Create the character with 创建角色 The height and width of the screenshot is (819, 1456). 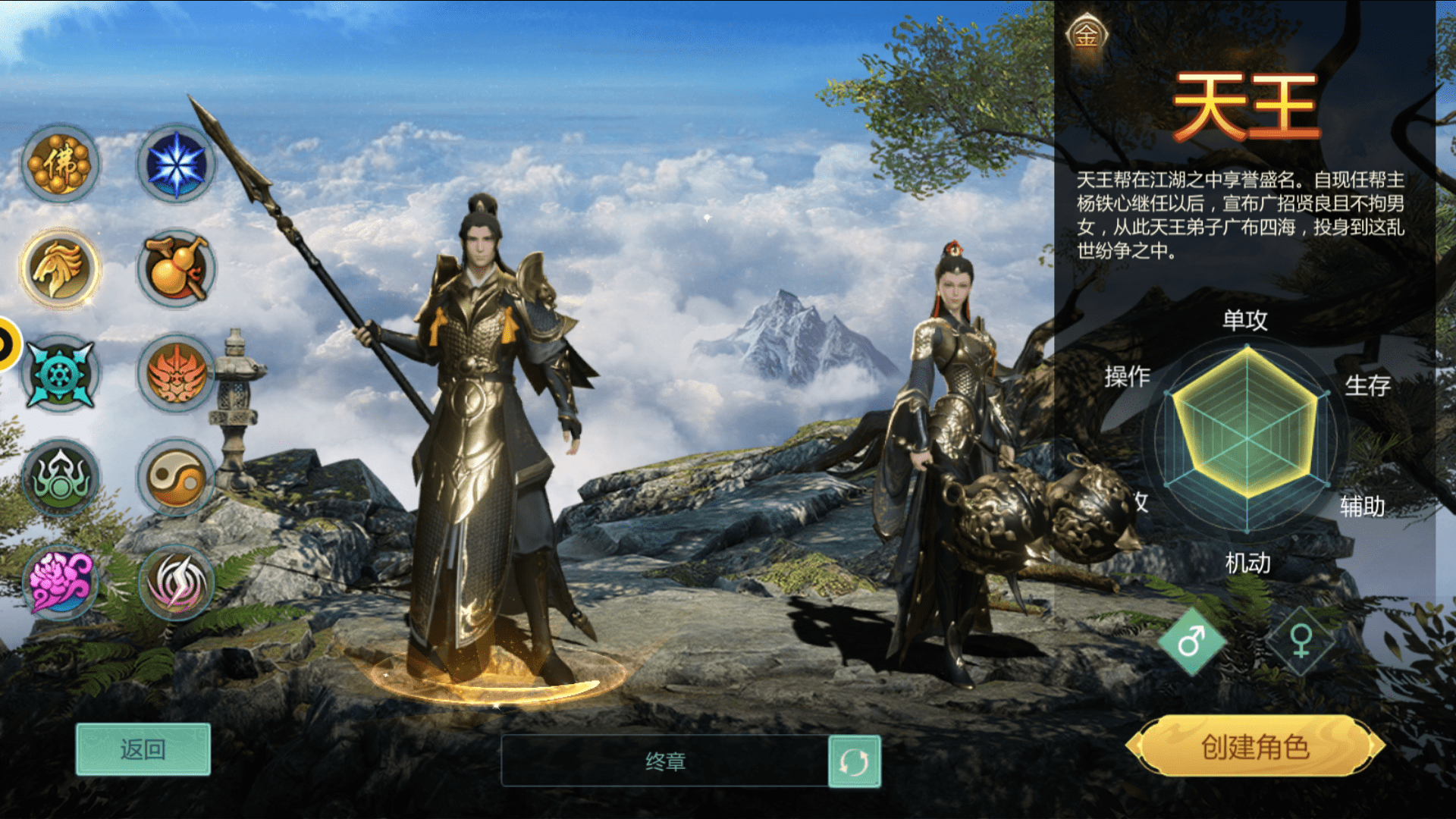click(x=1255, y=747)
